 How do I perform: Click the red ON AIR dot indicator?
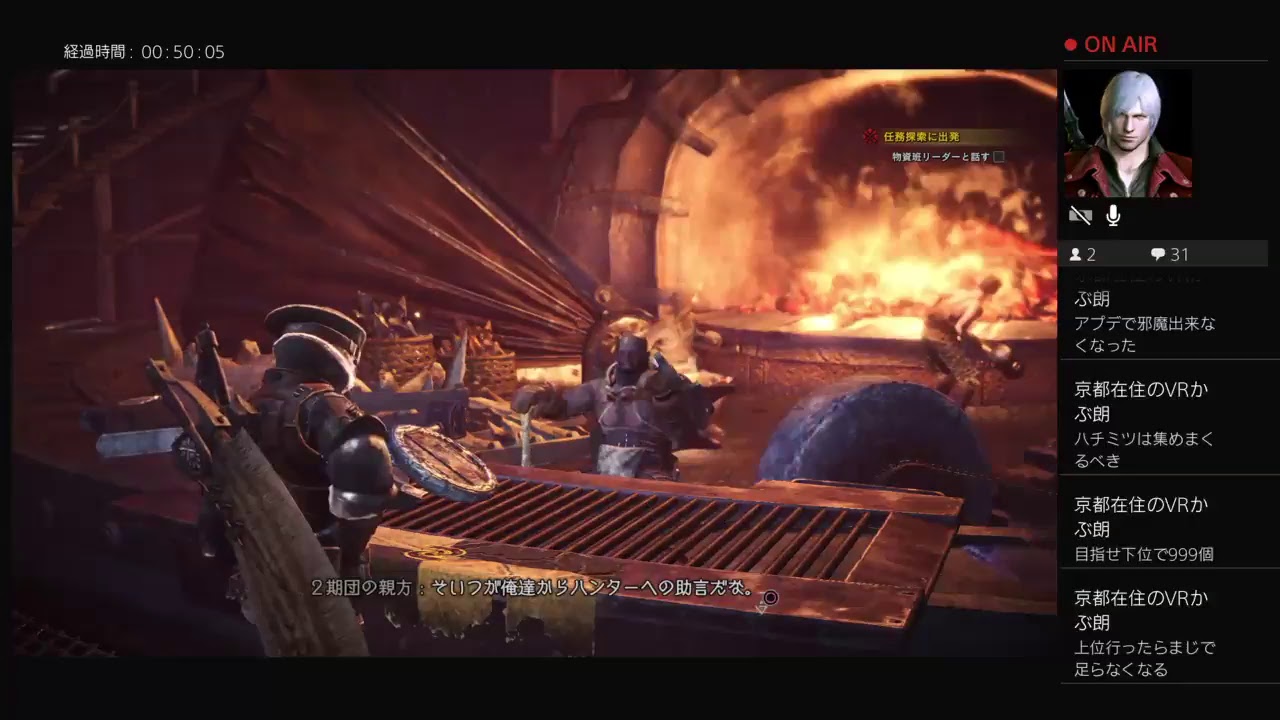(x=1069, y=44)
